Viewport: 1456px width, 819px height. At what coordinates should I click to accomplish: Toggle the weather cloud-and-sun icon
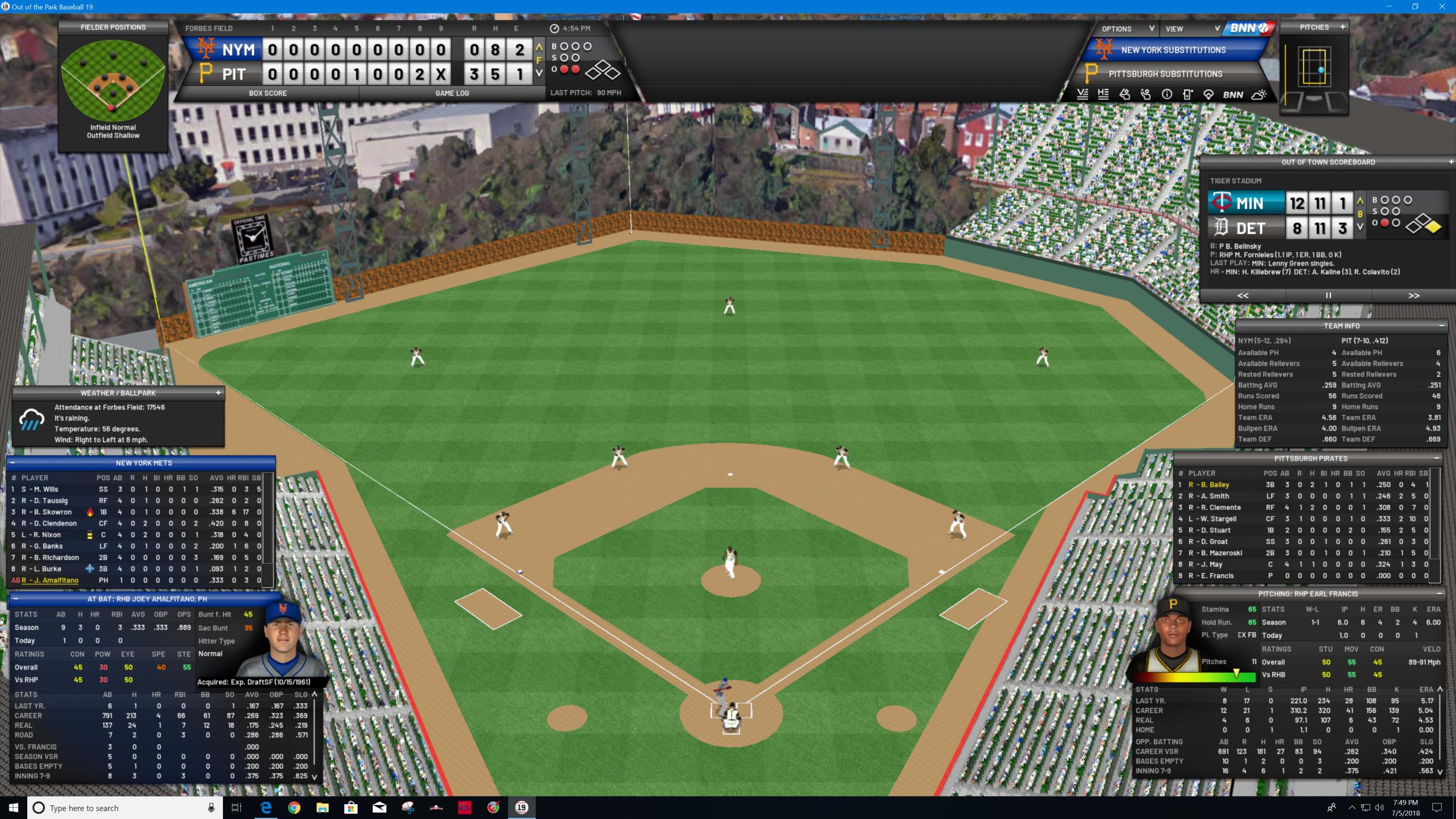coord(1259,95)
